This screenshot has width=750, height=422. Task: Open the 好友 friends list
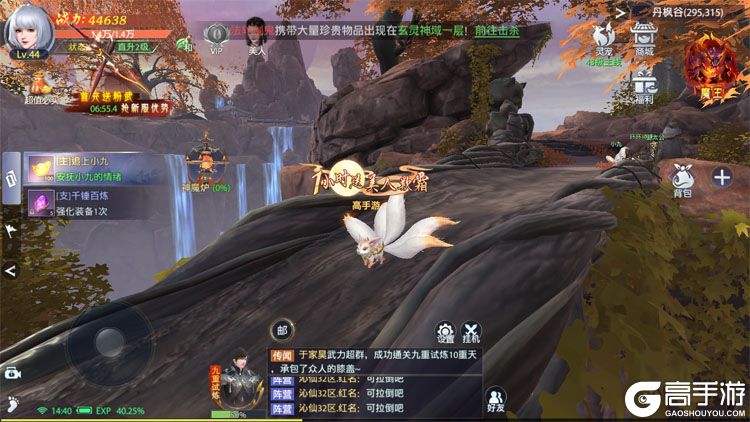[495, 398]
